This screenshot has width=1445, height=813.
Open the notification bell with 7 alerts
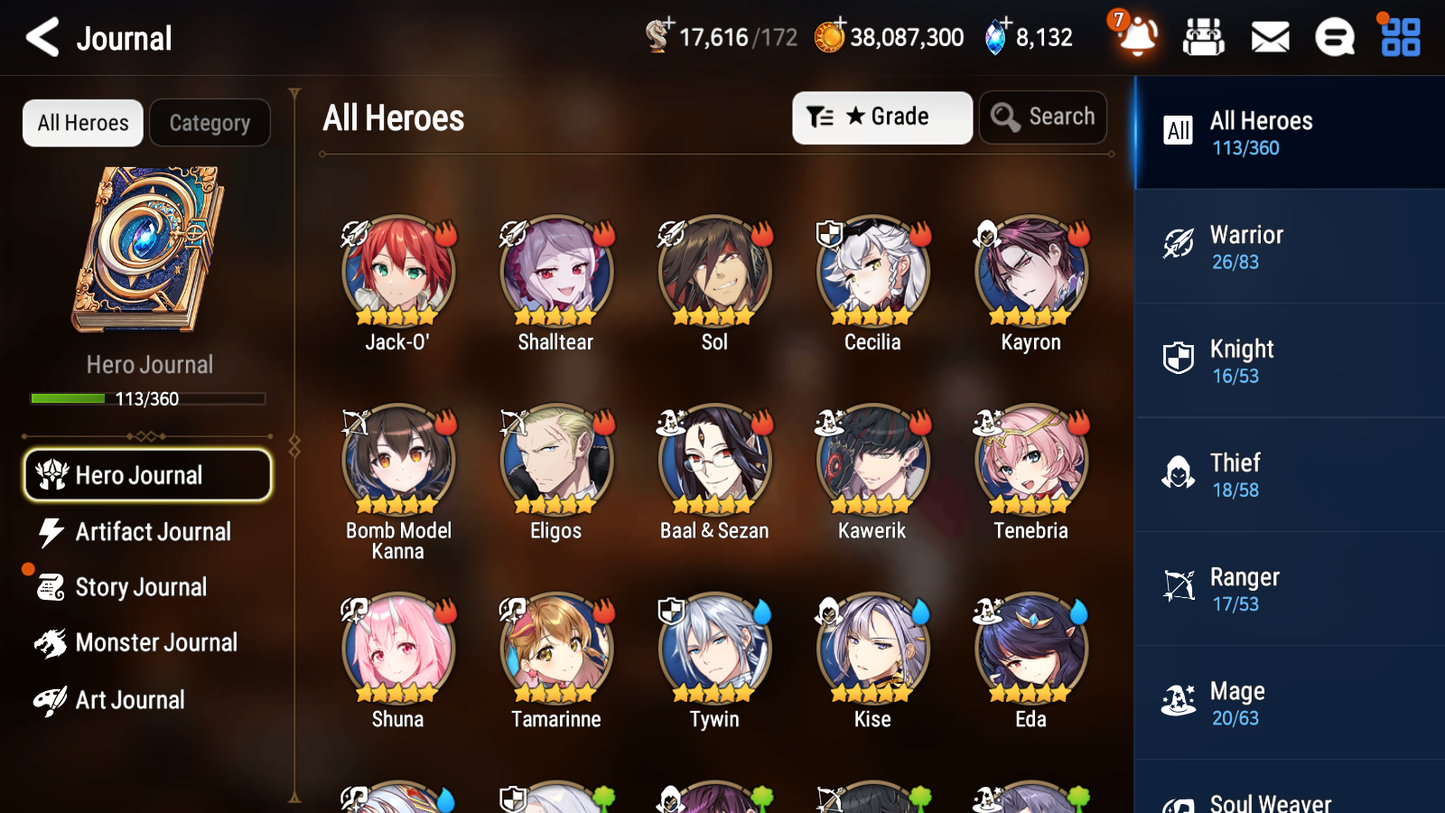tap(1136, 37)
